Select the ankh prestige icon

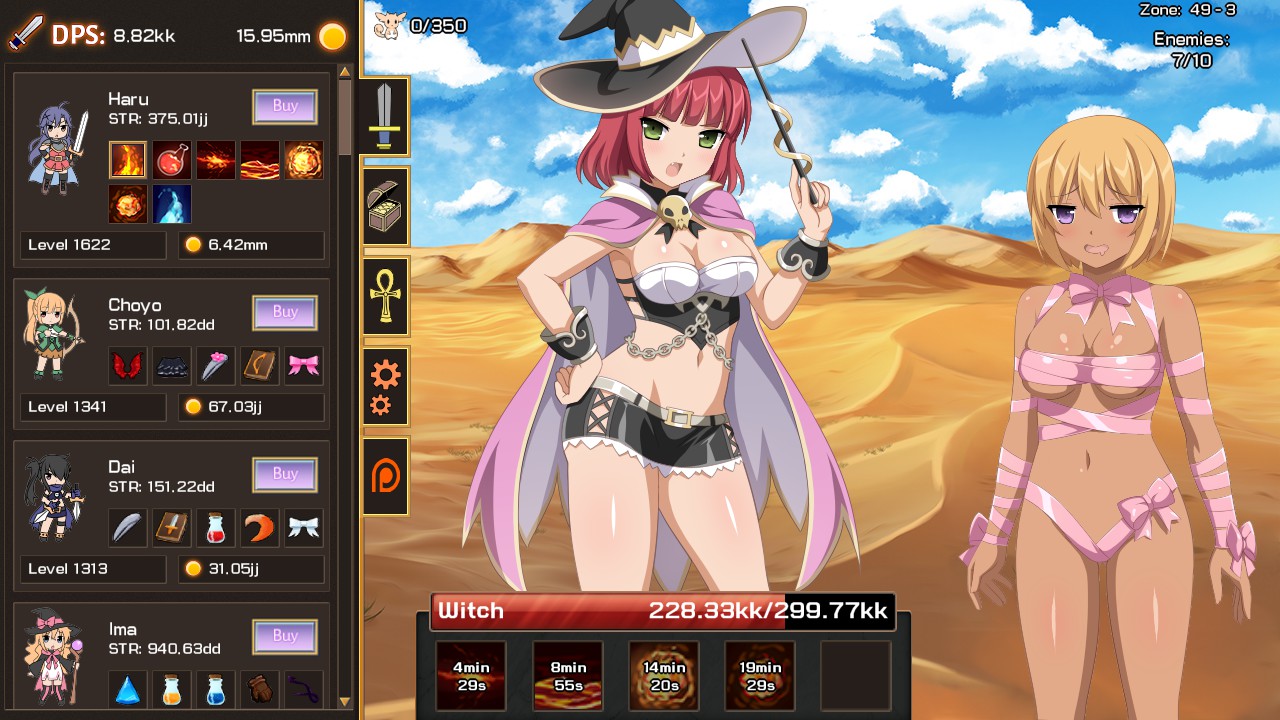[x=386, y=295]
